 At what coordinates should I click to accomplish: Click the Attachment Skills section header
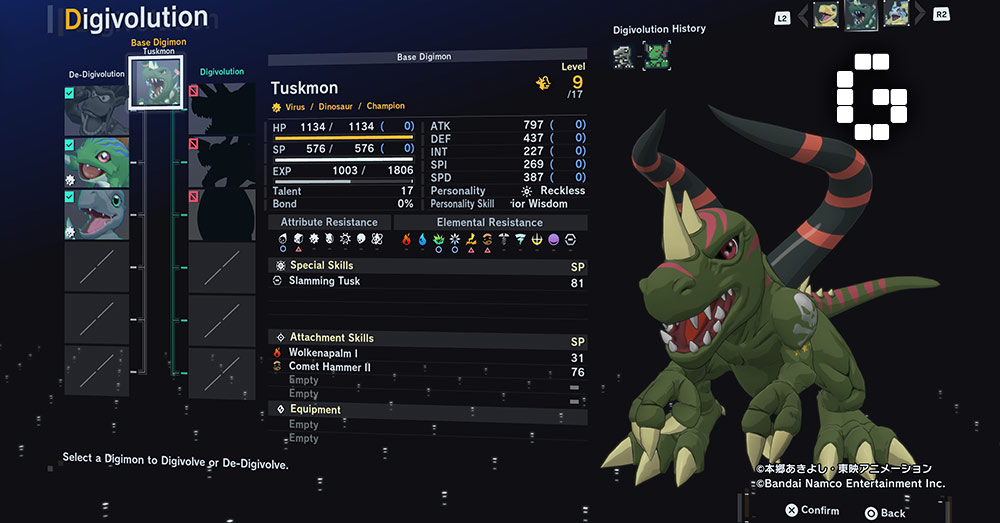(331, 338)
